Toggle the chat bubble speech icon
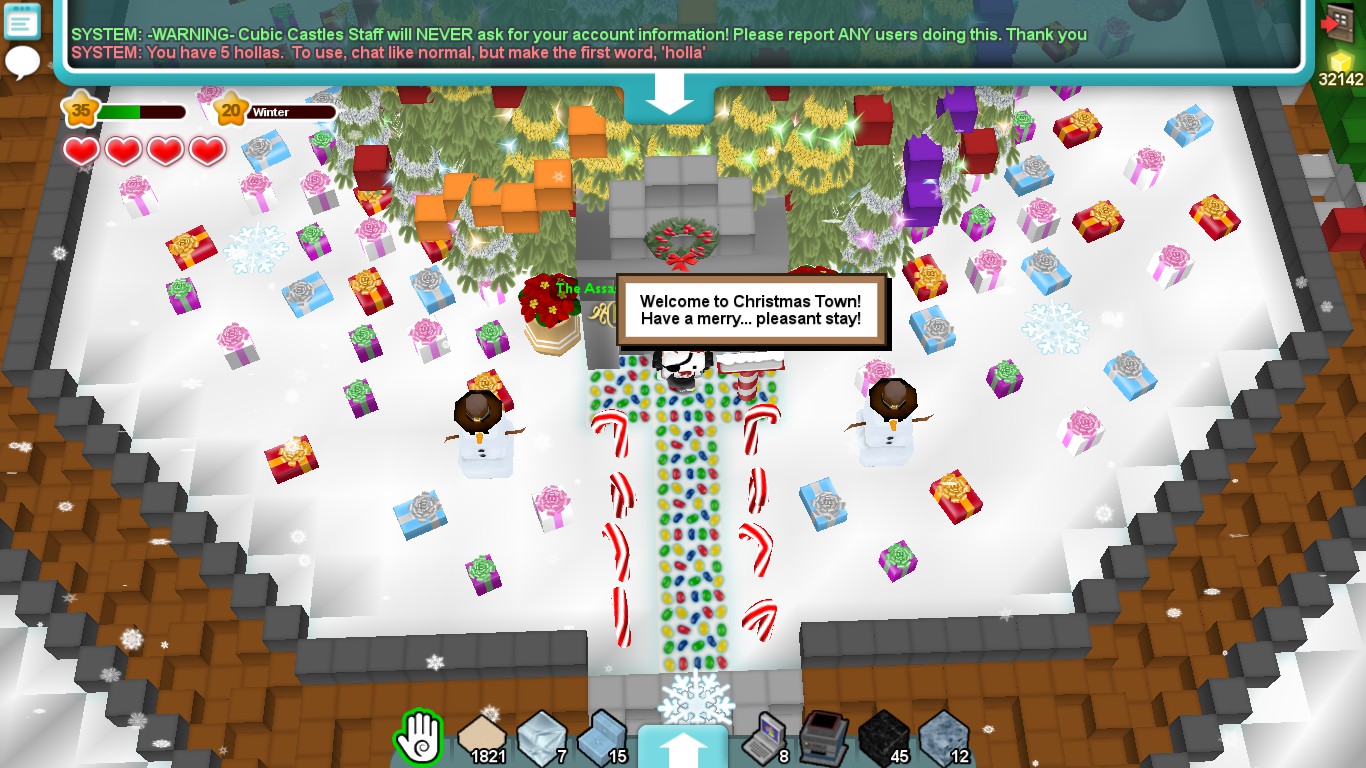Screen dimensions: 1366x768 click(x=21, y=62)
